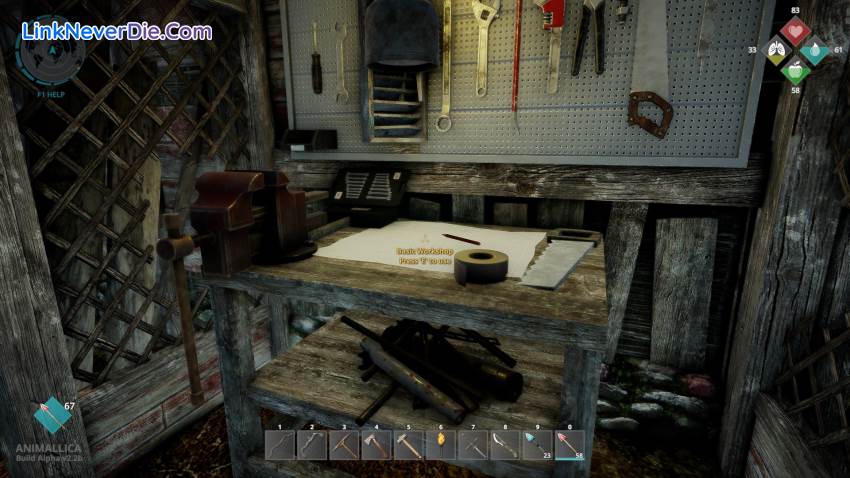Choose the tool in hotbar slot 7
850x478 pixels.
[x=473, y=445]
